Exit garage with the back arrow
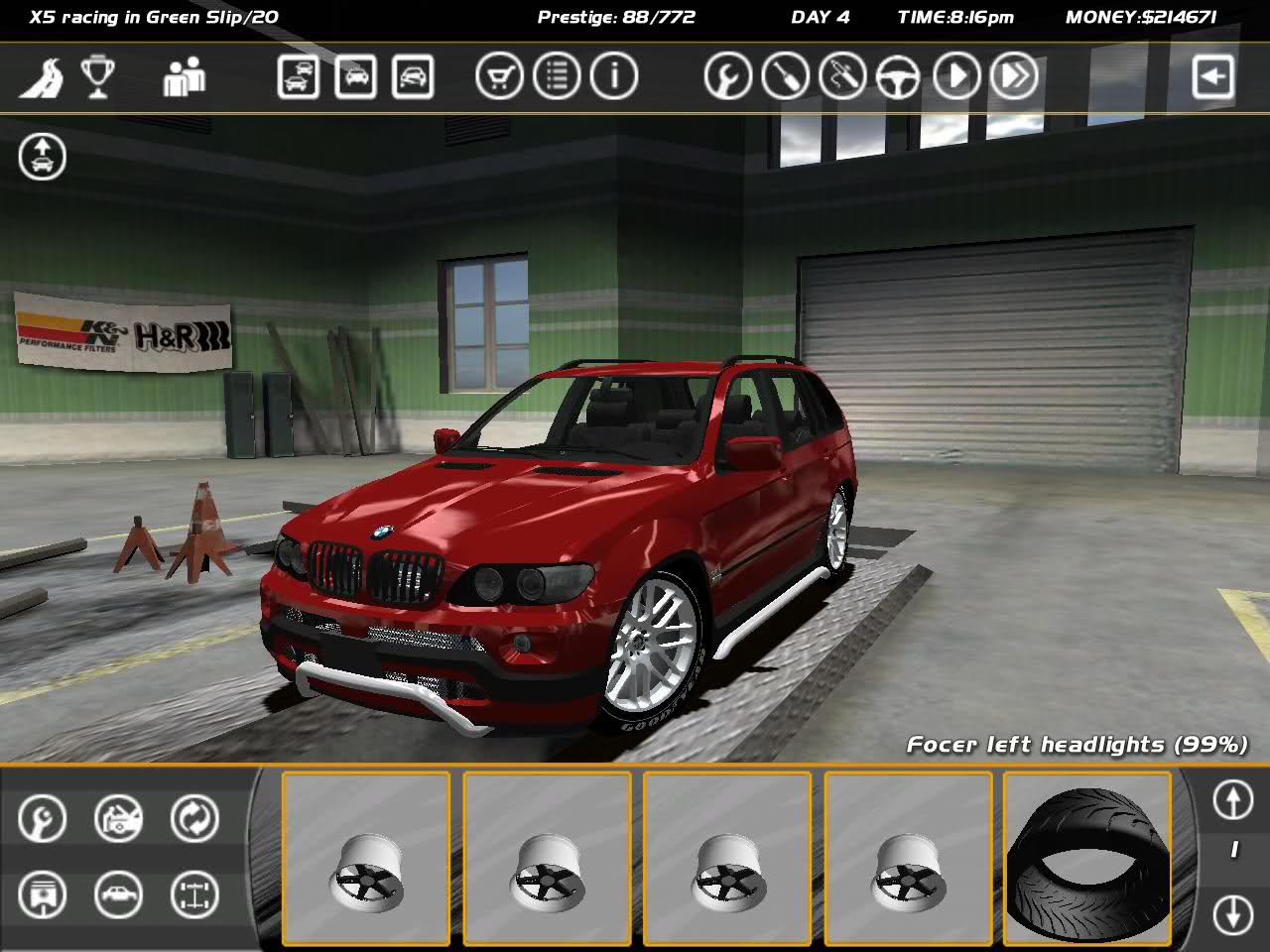The image size is (1270, 952). (x=1211, y=74)
